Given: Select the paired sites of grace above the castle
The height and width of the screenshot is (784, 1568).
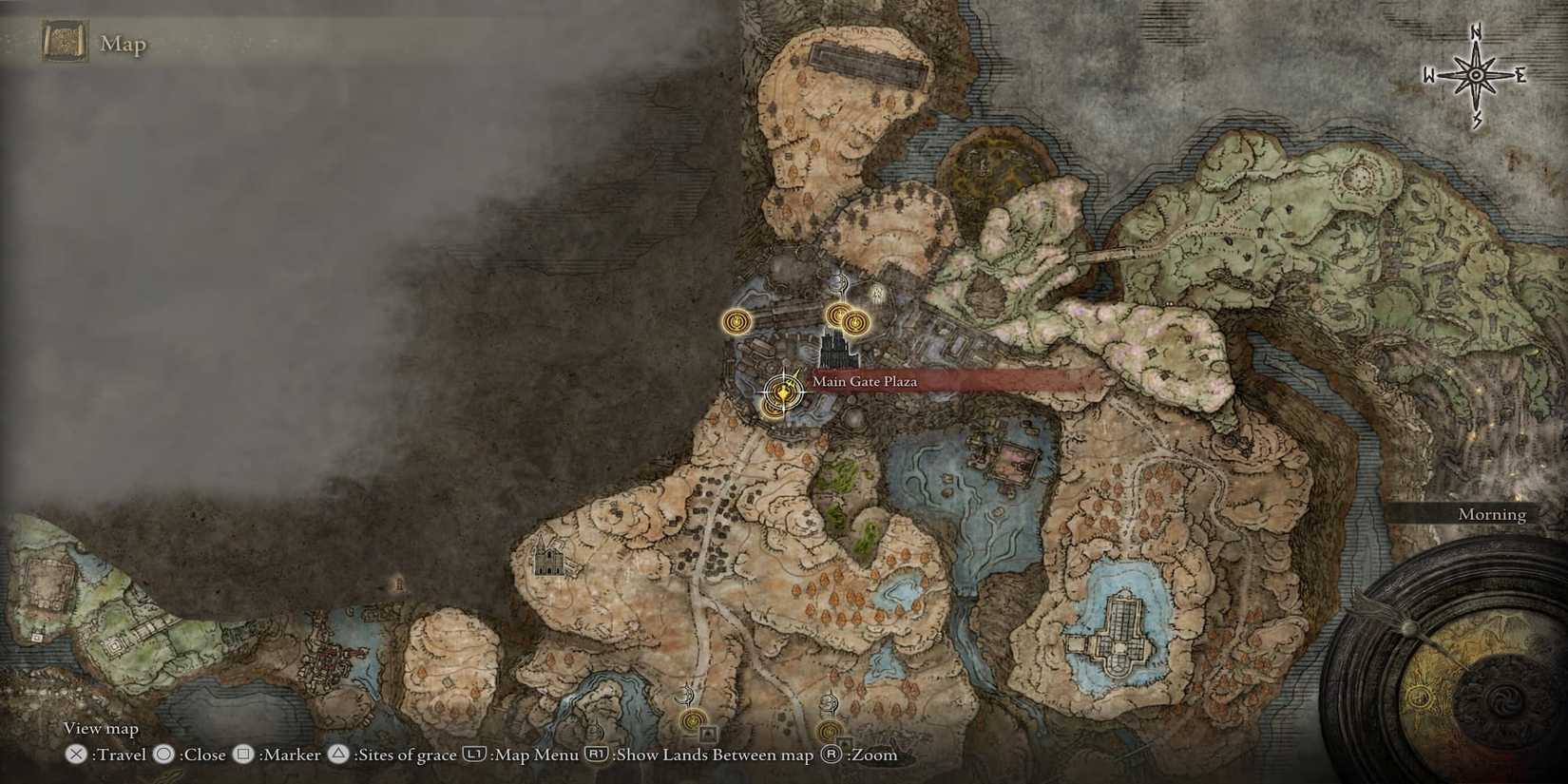Looking at the screenshot, I should [x=846, y=318].
